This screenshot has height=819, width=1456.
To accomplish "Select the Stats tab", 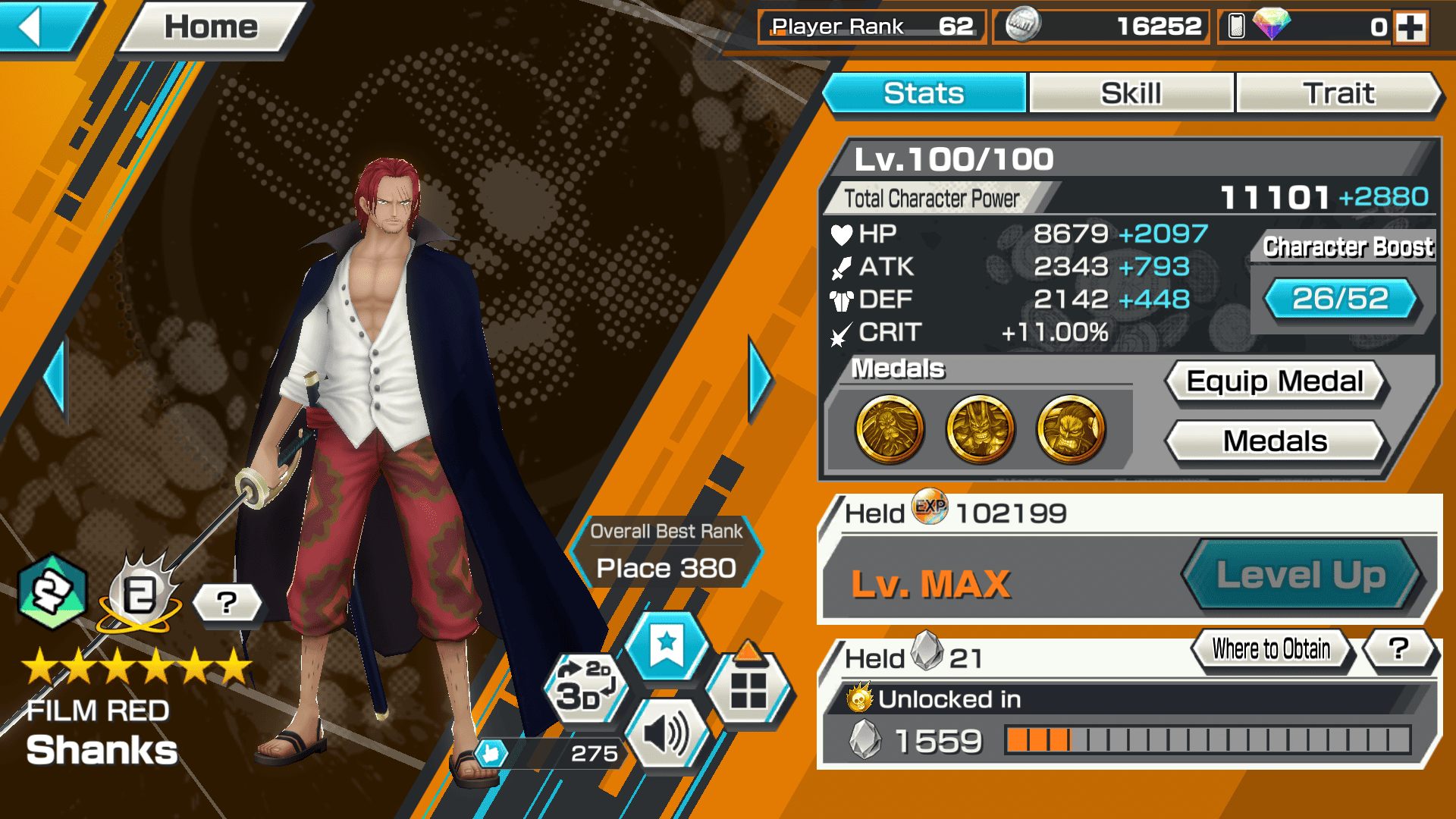I will [924, 93].
